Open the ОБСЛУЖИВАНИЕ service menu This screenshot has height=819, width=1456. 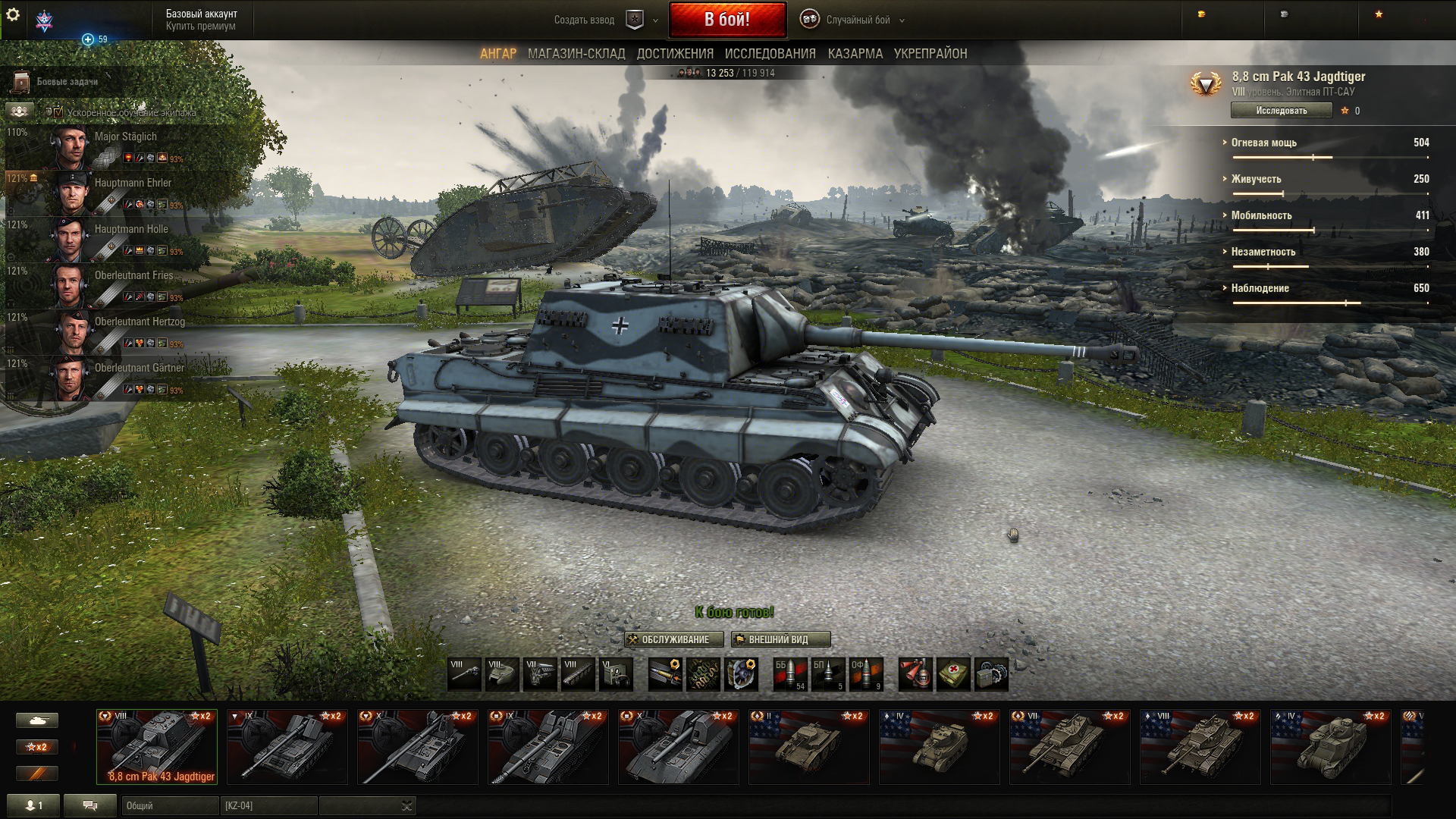click(x=674, y=640)
